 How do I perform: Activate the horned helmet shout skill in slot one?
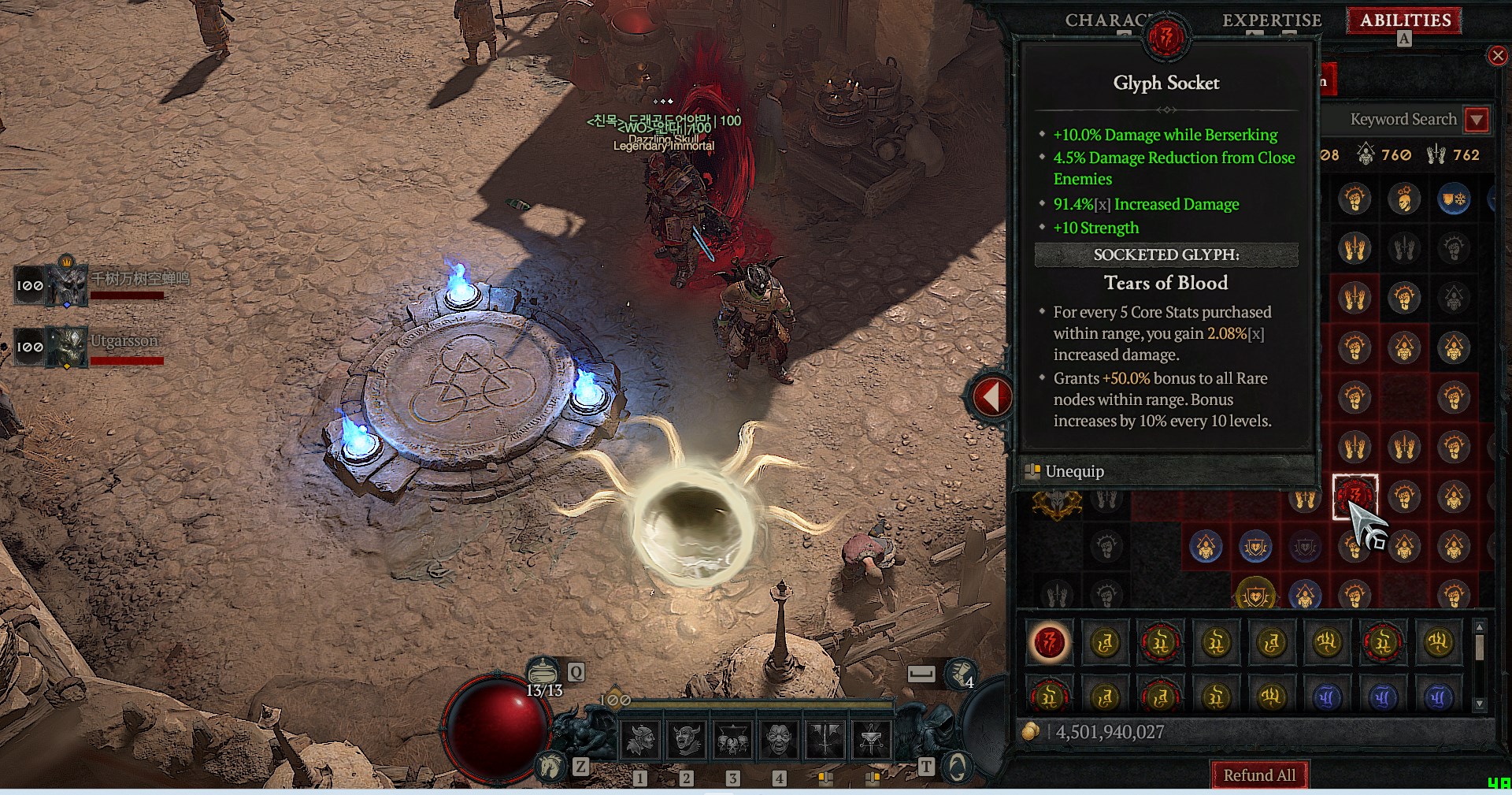click(x=640, y=740)
